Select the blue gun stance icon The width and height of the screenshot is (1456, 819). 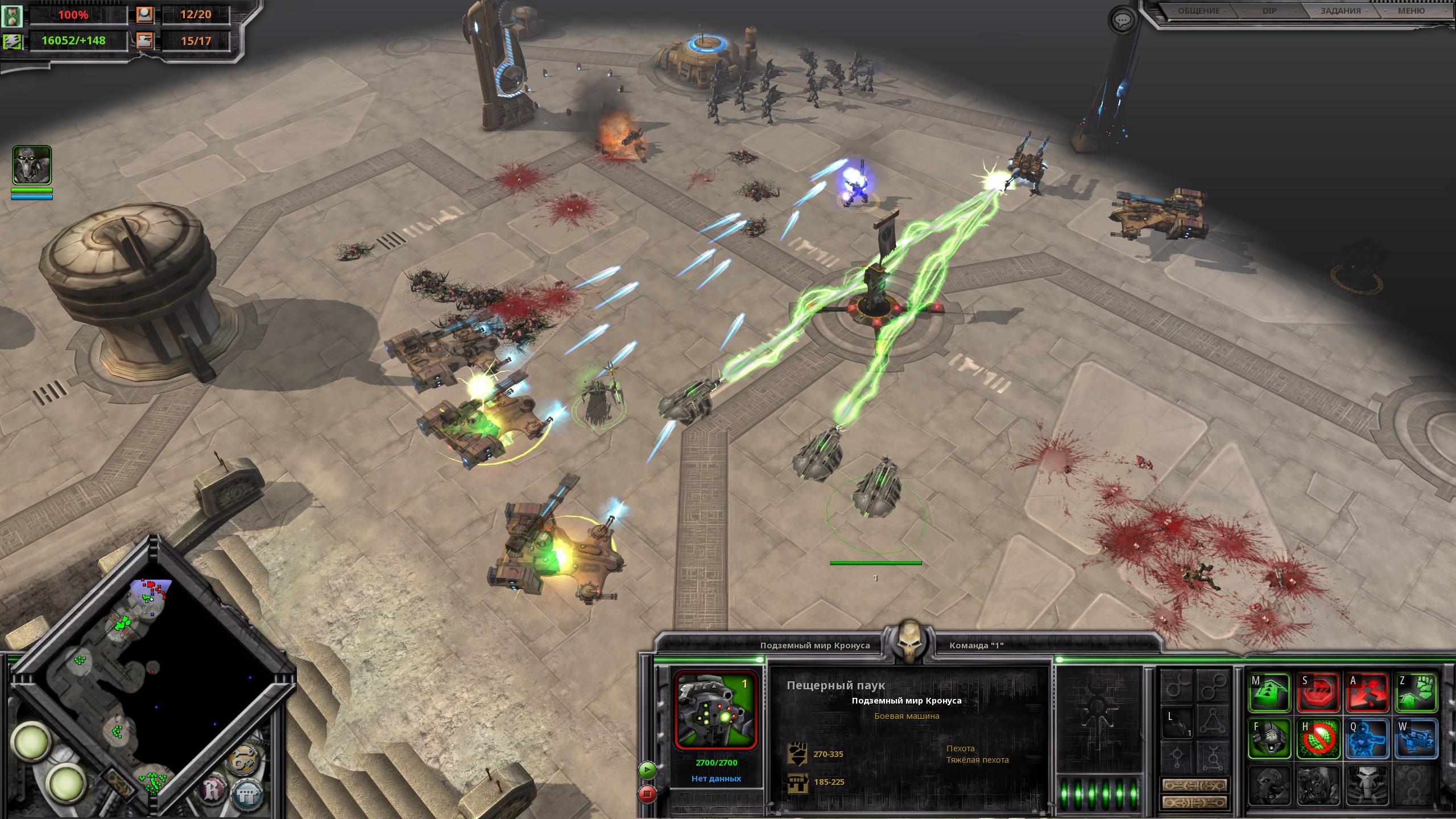click(x=1416, y=739)
